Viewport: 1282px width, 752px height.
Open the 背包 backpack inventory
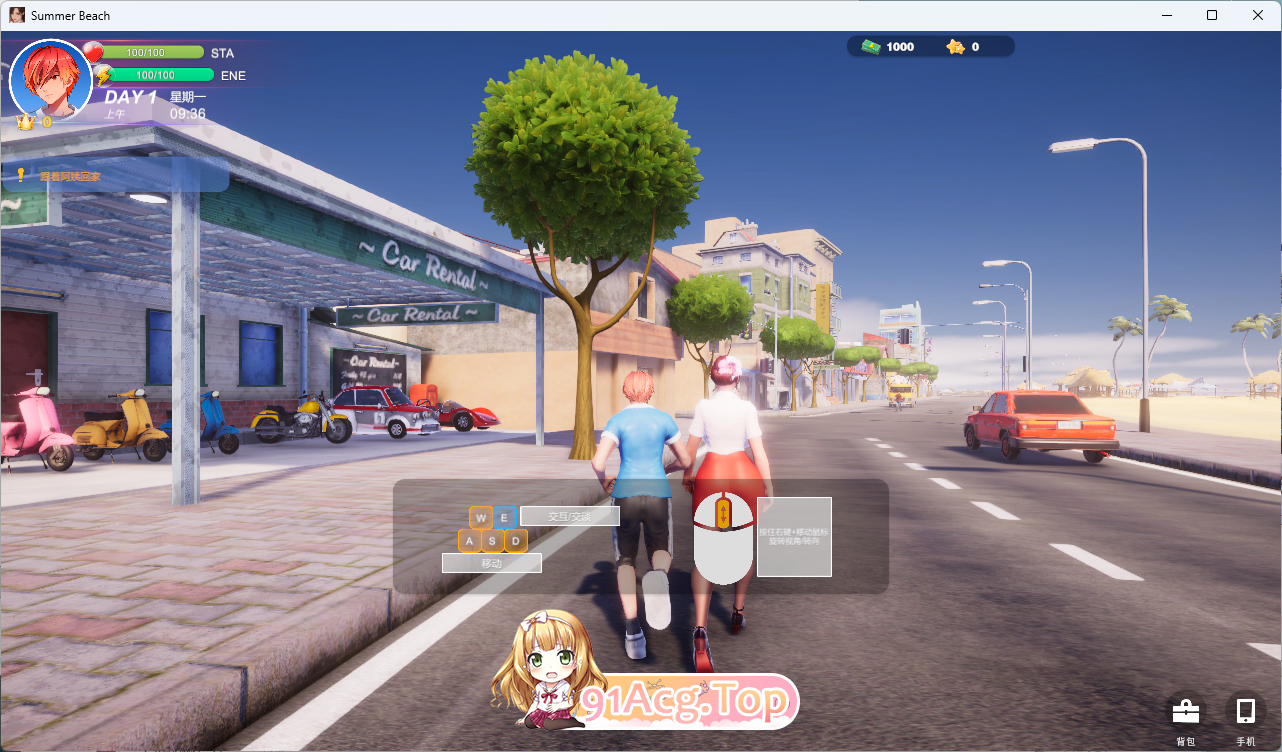tap(1185, 712)
